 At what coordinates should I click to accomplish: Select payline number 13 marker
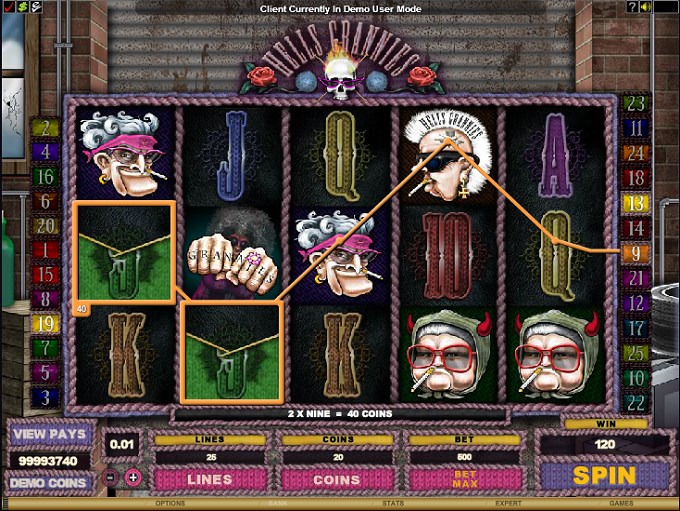click(x=636, y=203)
